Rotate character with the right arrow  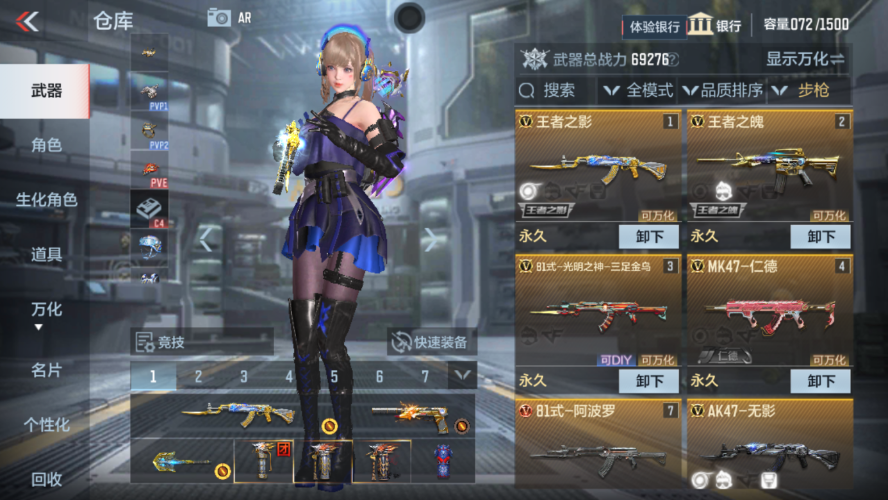[x=430, y=239]
